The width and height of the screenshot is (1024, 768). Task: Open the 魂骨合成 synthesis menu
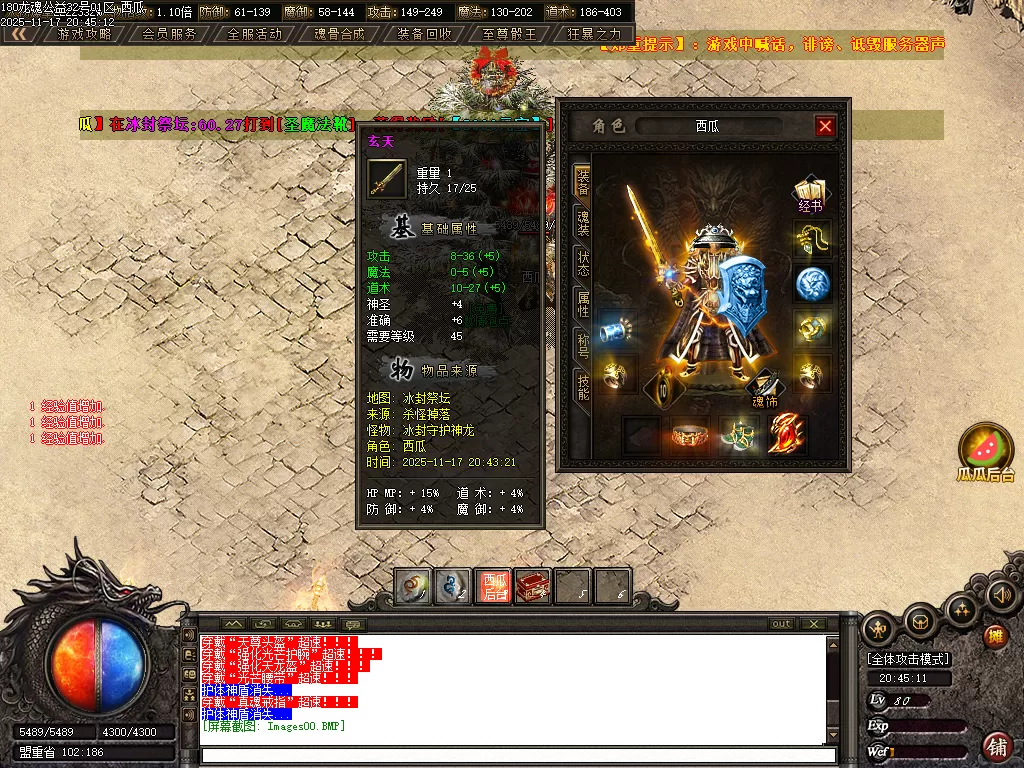click(340, 34)
